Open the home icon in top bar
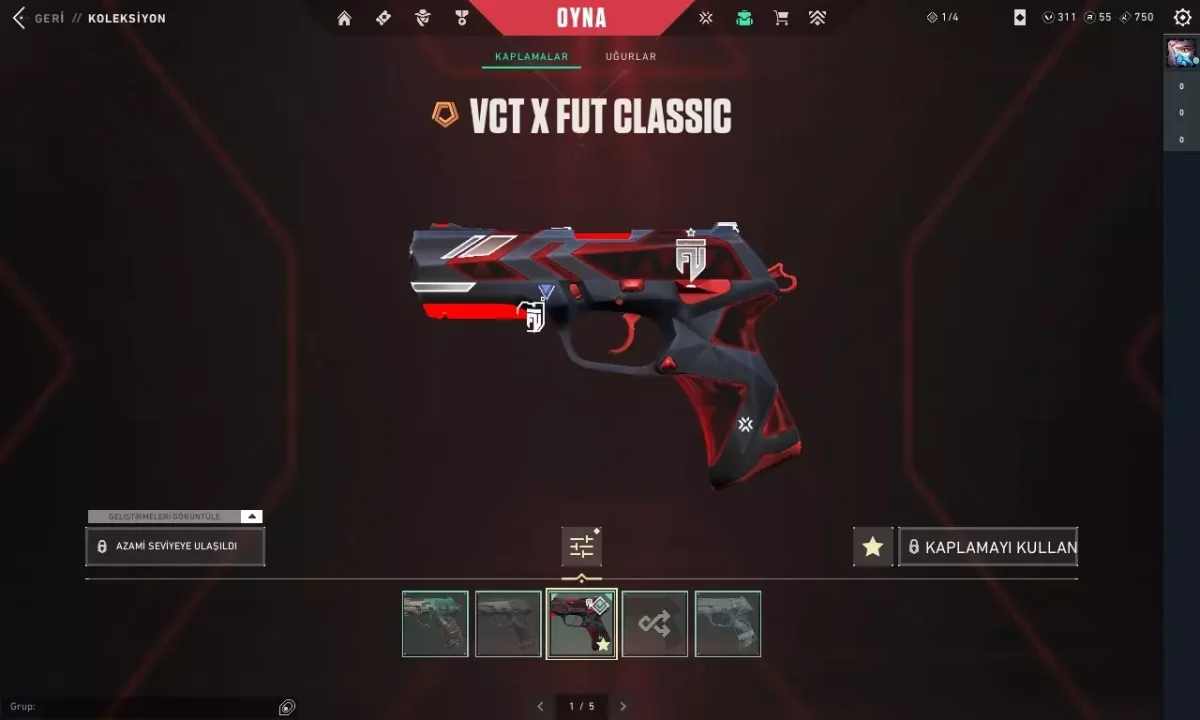 click(345, 18)
